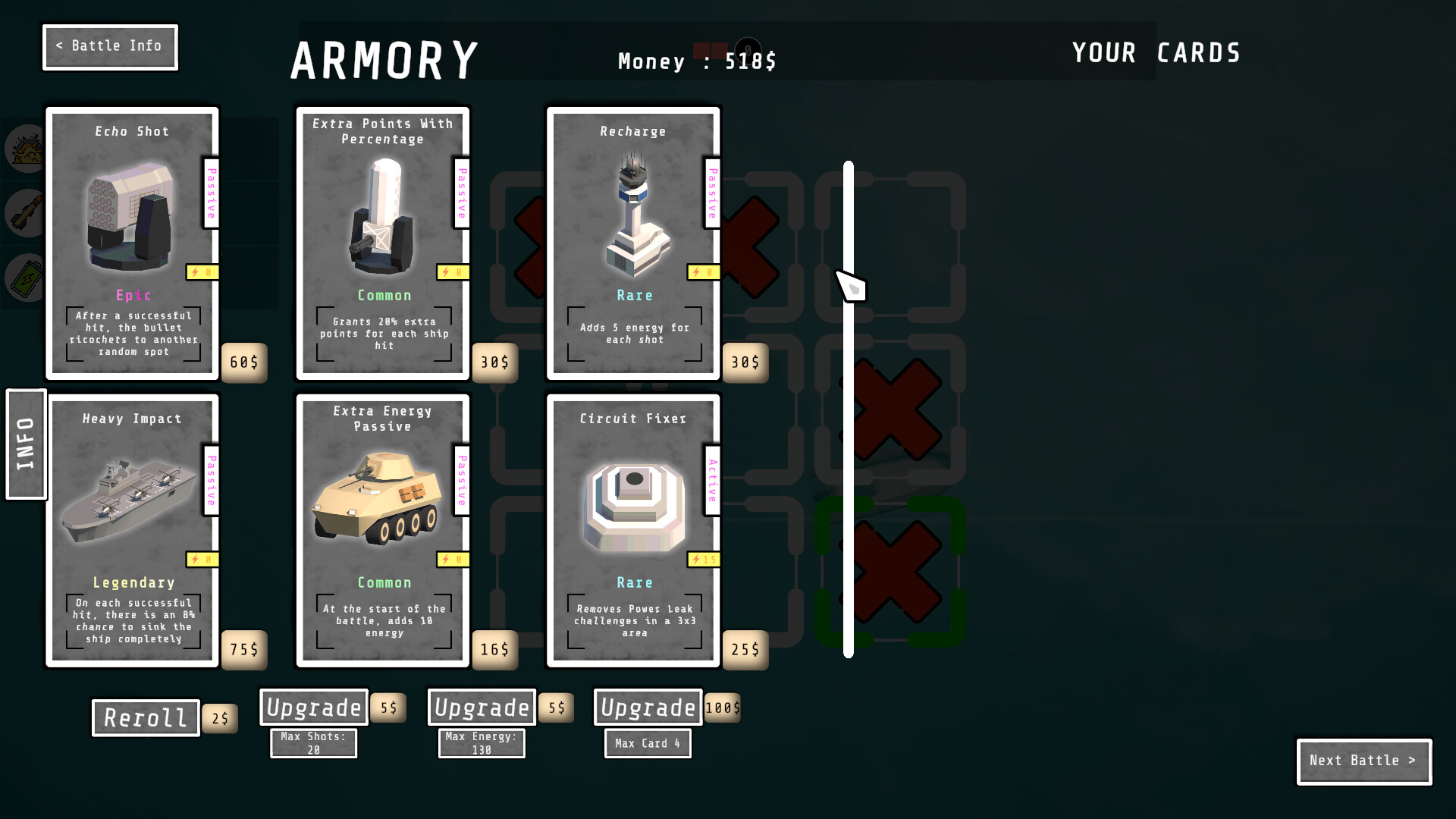Click the energy cost badge on Circuit Fixer
The height and width of the screenshot is (819, 1456).
(x=702, y=559)
